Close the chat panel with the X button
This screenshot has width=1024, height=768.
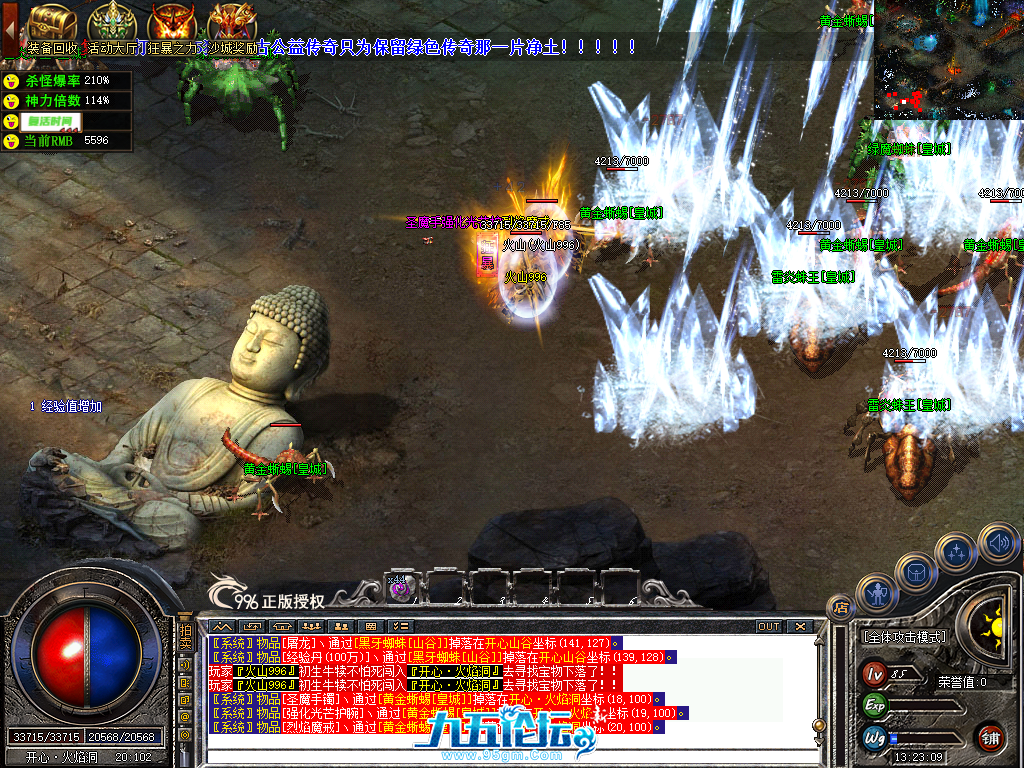(800, 626)
